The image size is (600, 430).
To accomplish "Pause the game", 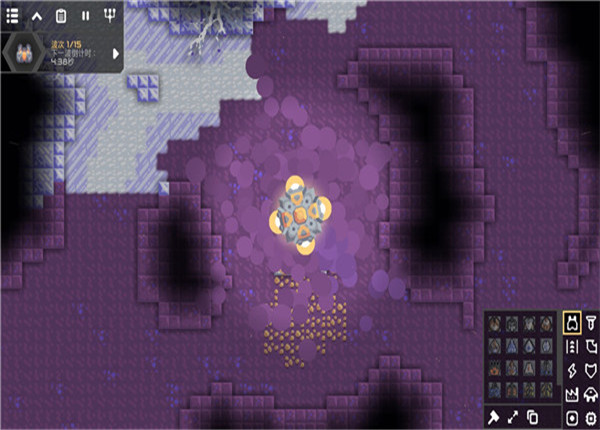I will [x=85, y=15].
